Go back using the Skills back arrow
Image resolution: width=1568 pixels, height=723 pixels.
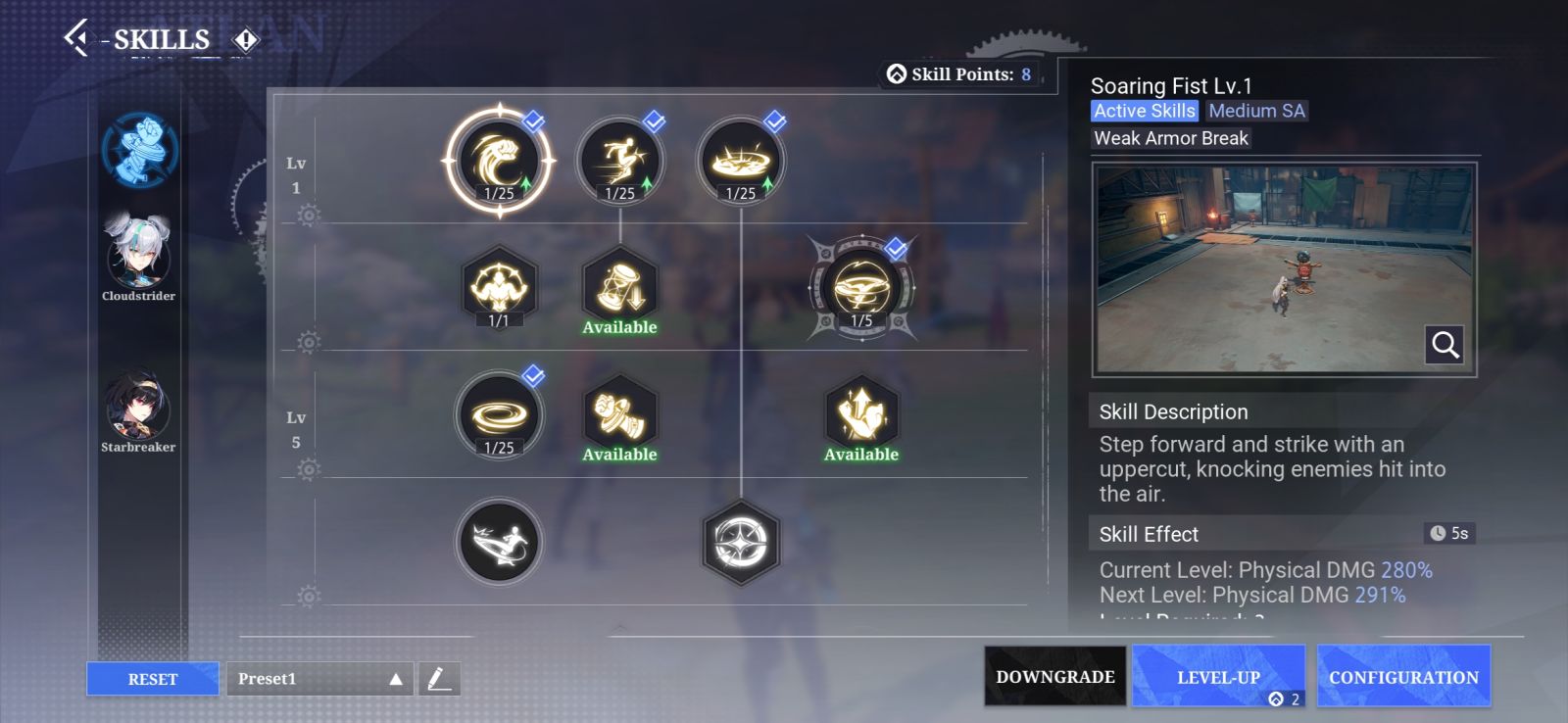click(75, 38)
